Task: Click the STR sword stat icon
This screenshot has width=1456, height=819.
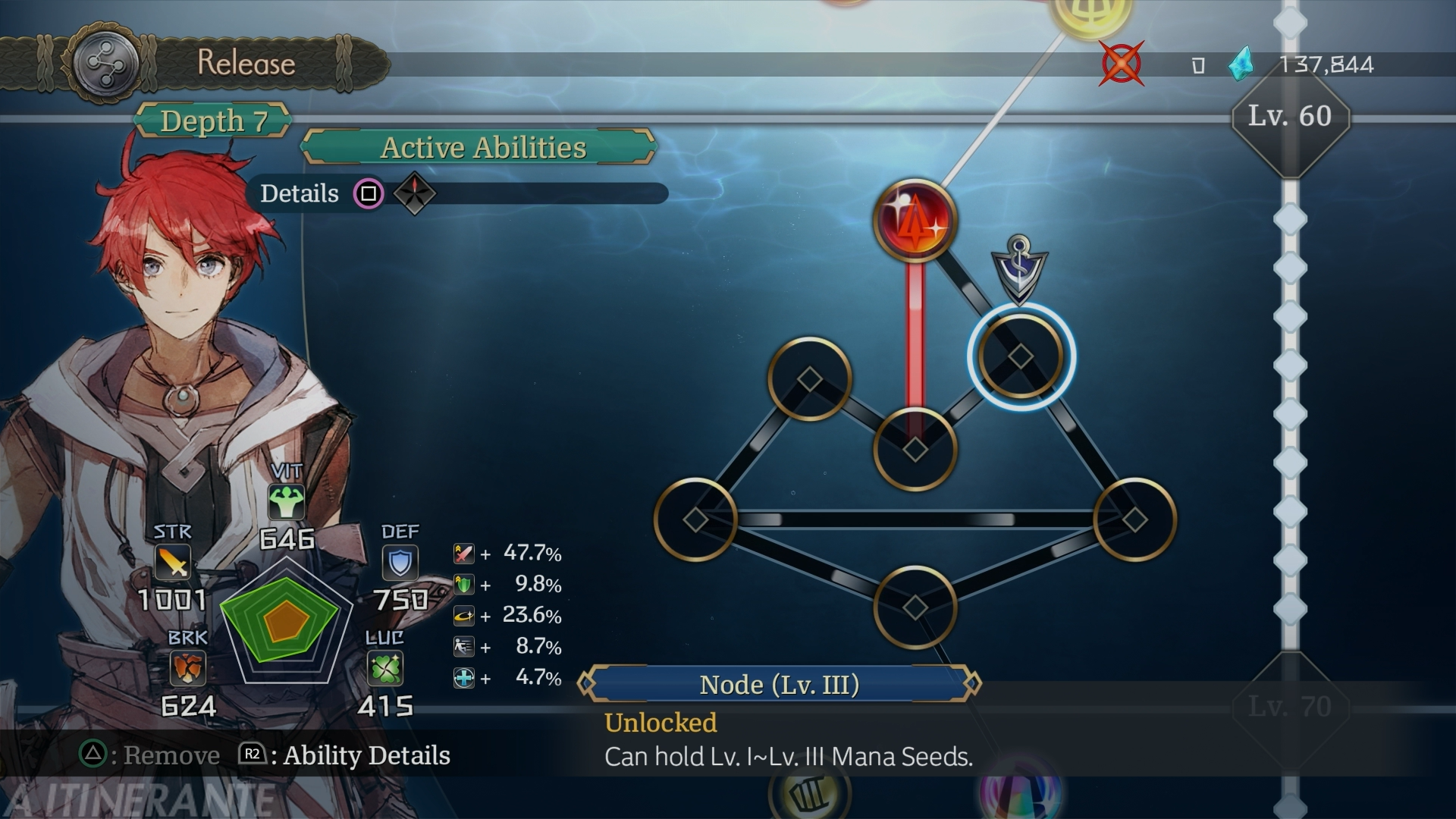Action: pos(173,563)
